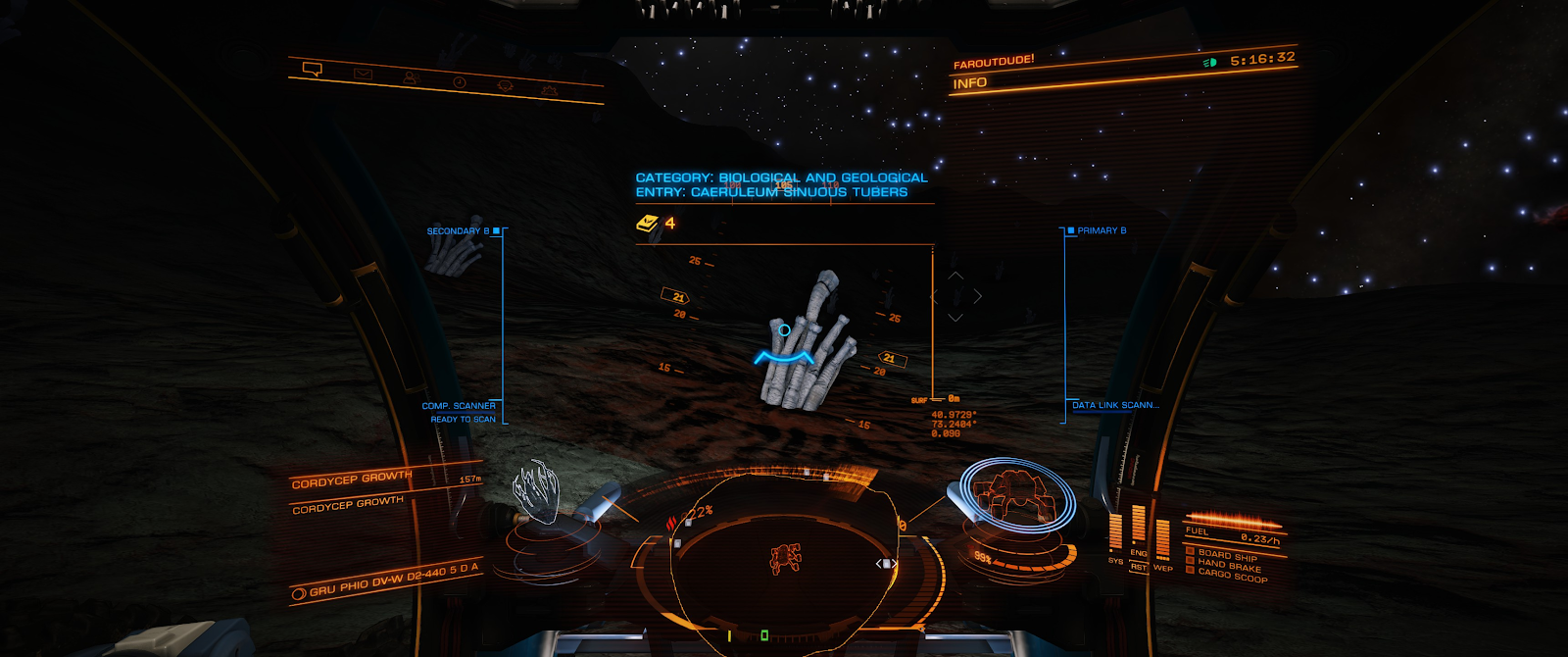
Task: Select the Cordycep Growth target entry
Action: 352,480
